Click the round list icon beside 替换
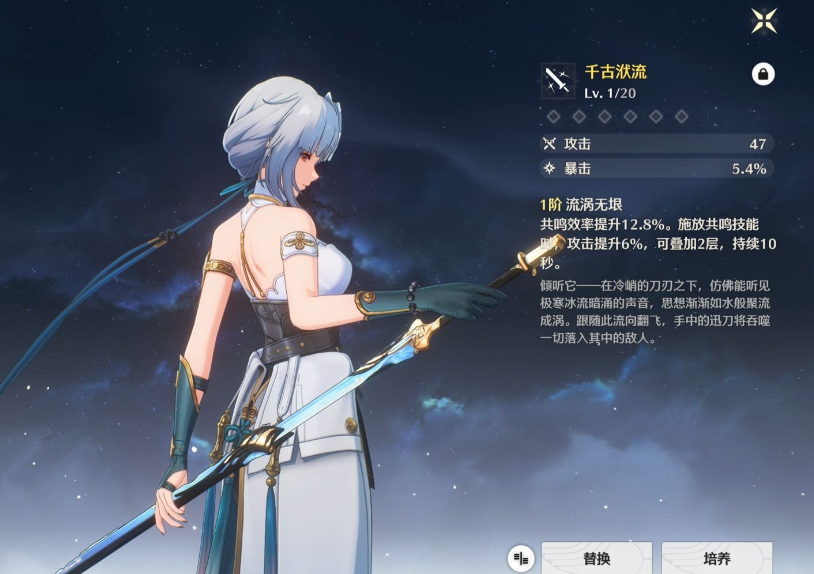 [520, 558]
